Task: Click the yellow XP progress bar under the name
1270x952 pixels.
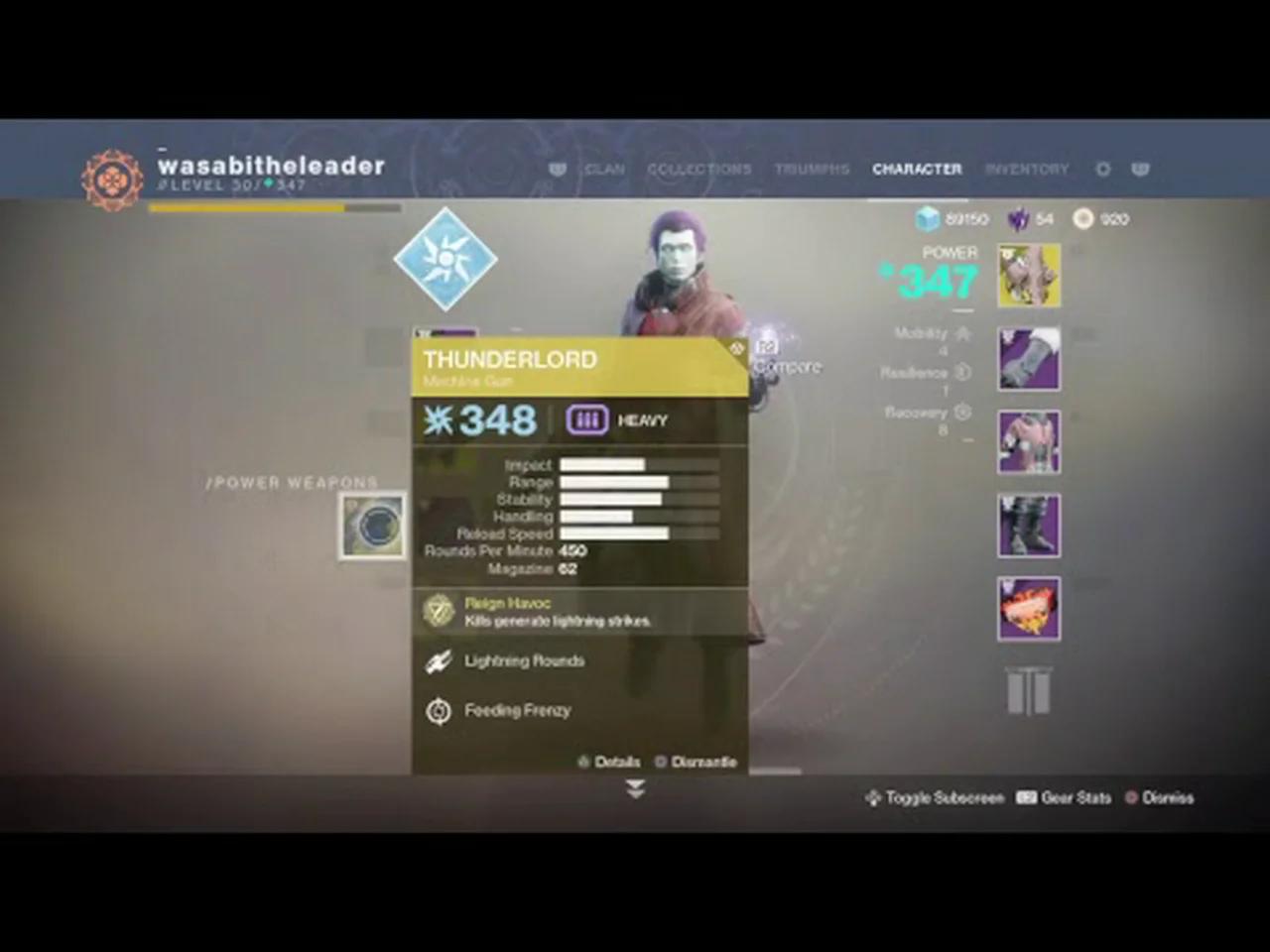Action: pos(248,208)
